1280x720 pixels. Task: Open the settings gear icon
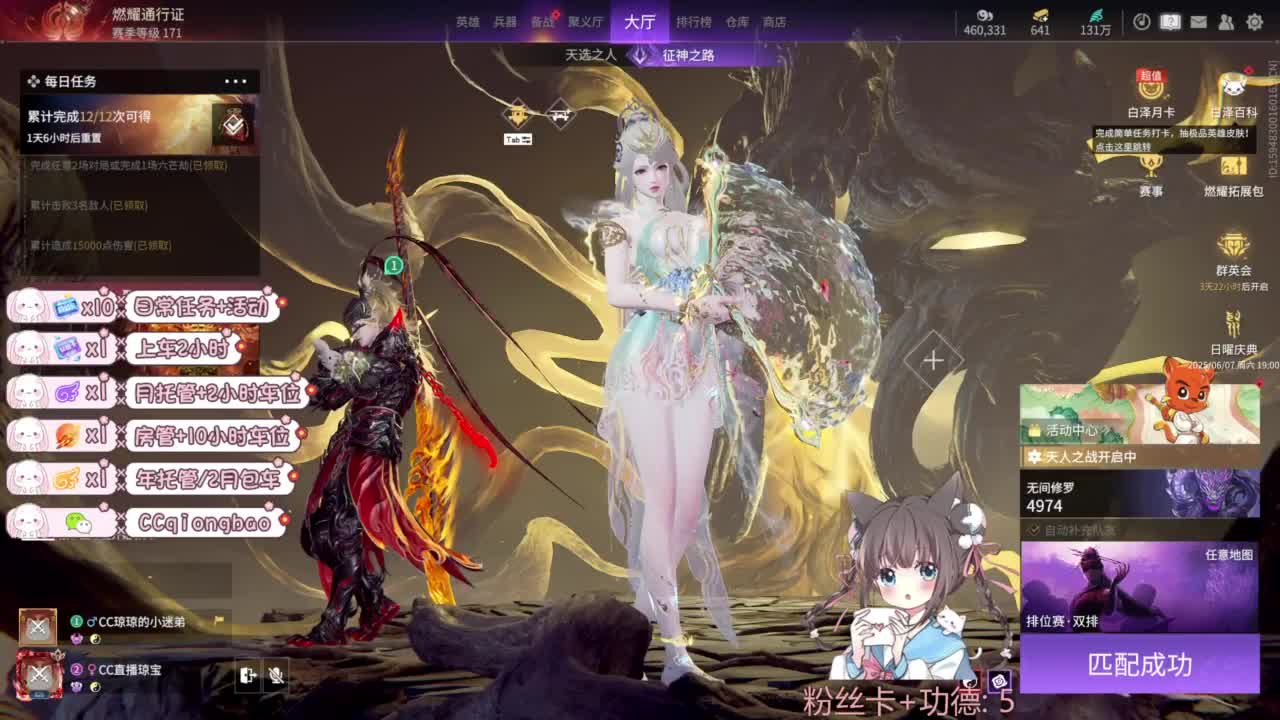click(x=1255, y=21)
